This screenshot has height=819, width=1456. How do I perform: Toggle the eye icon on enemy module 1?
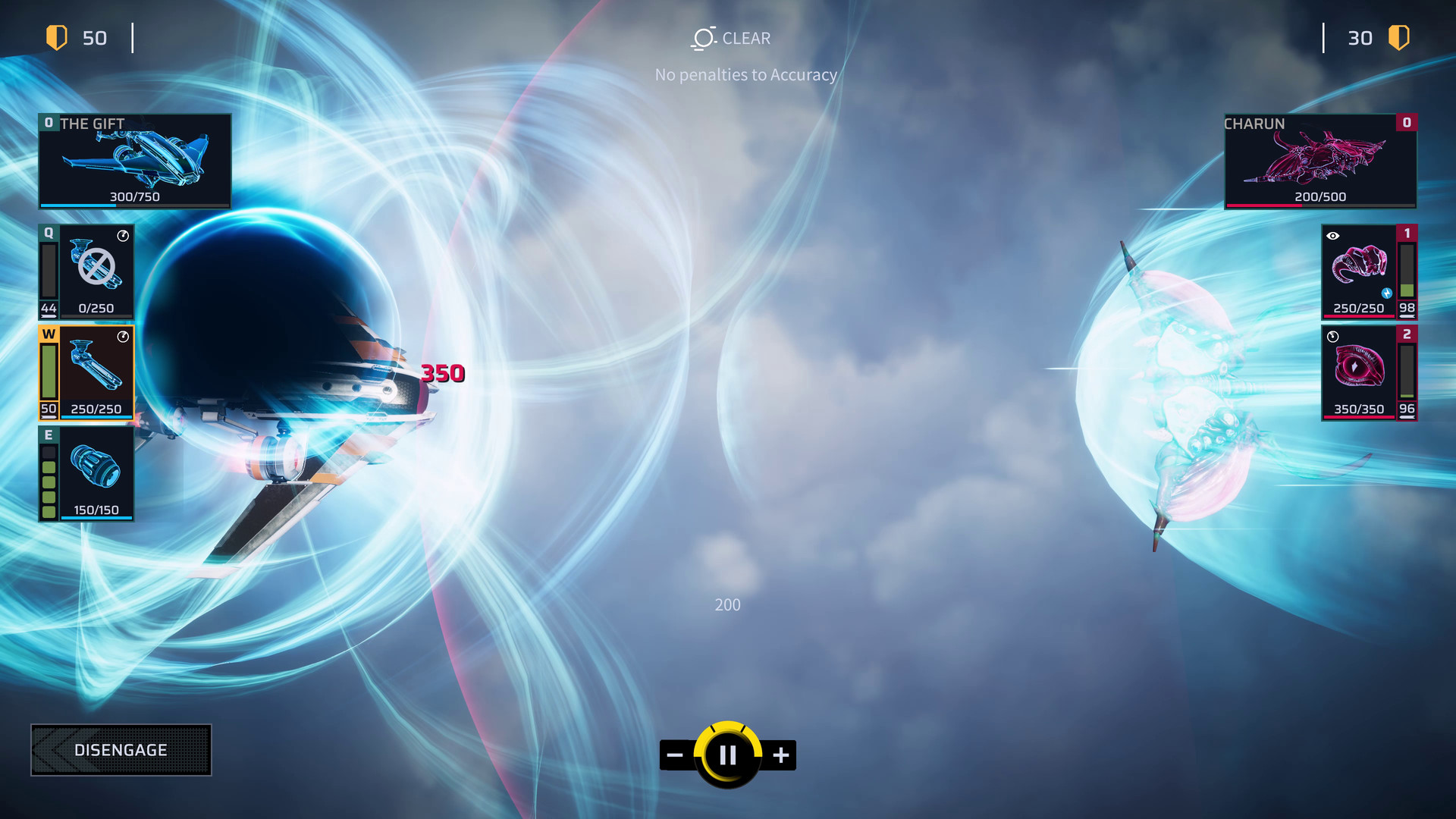[1331, 236]
